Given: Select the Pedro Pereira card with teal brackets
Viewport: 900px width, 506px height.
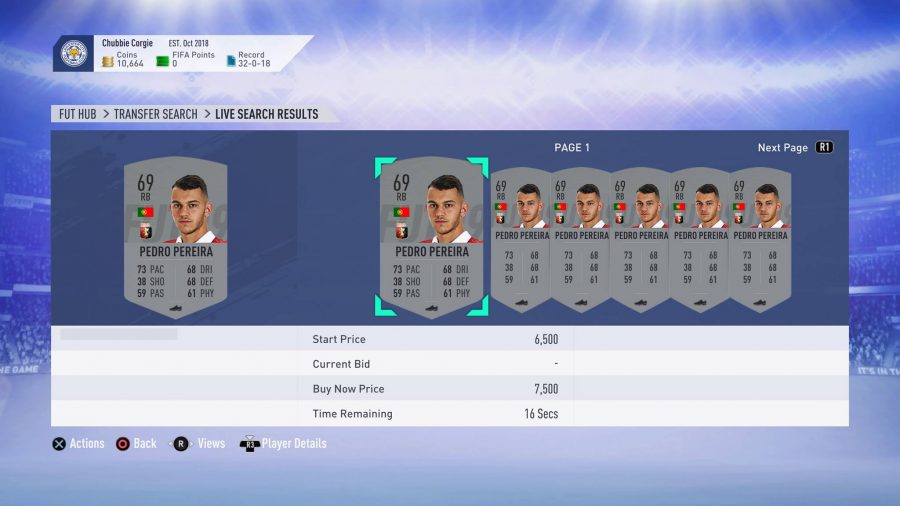Looking at the screenshot, I should [x=431, y=236].
